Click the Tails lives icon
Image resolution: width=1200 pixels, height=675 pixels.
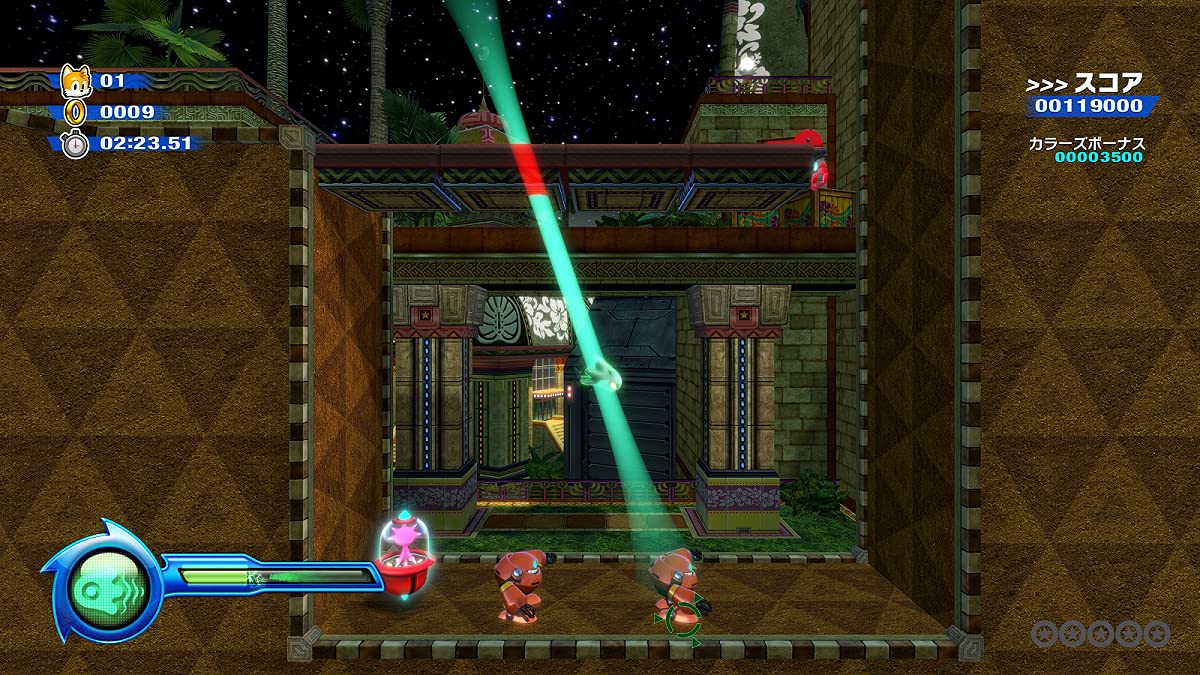(x=76, y=81)
